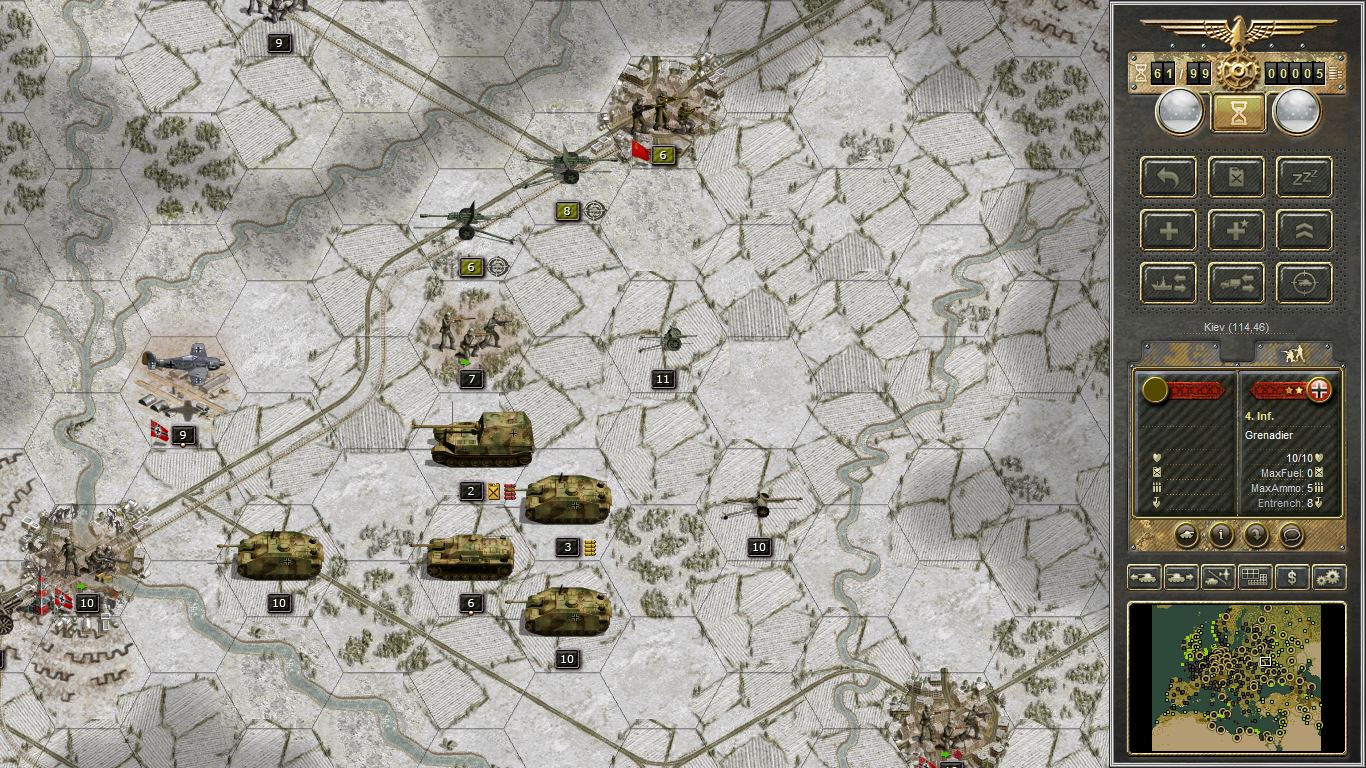Show unit info with the i button

click(1221, 536)
